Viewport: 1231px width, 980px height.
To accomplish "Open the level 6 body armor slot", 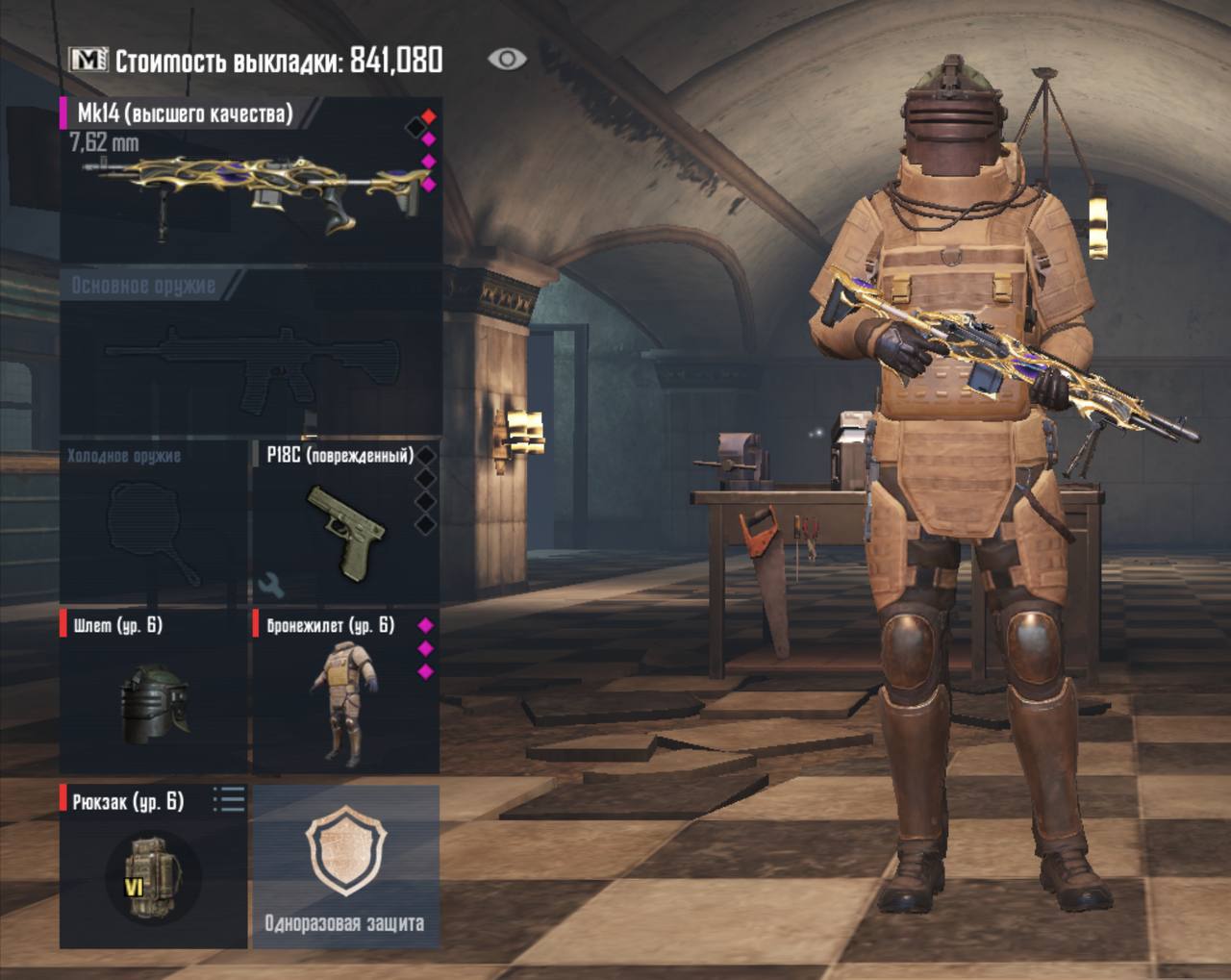I will click(x=344, y=692).
